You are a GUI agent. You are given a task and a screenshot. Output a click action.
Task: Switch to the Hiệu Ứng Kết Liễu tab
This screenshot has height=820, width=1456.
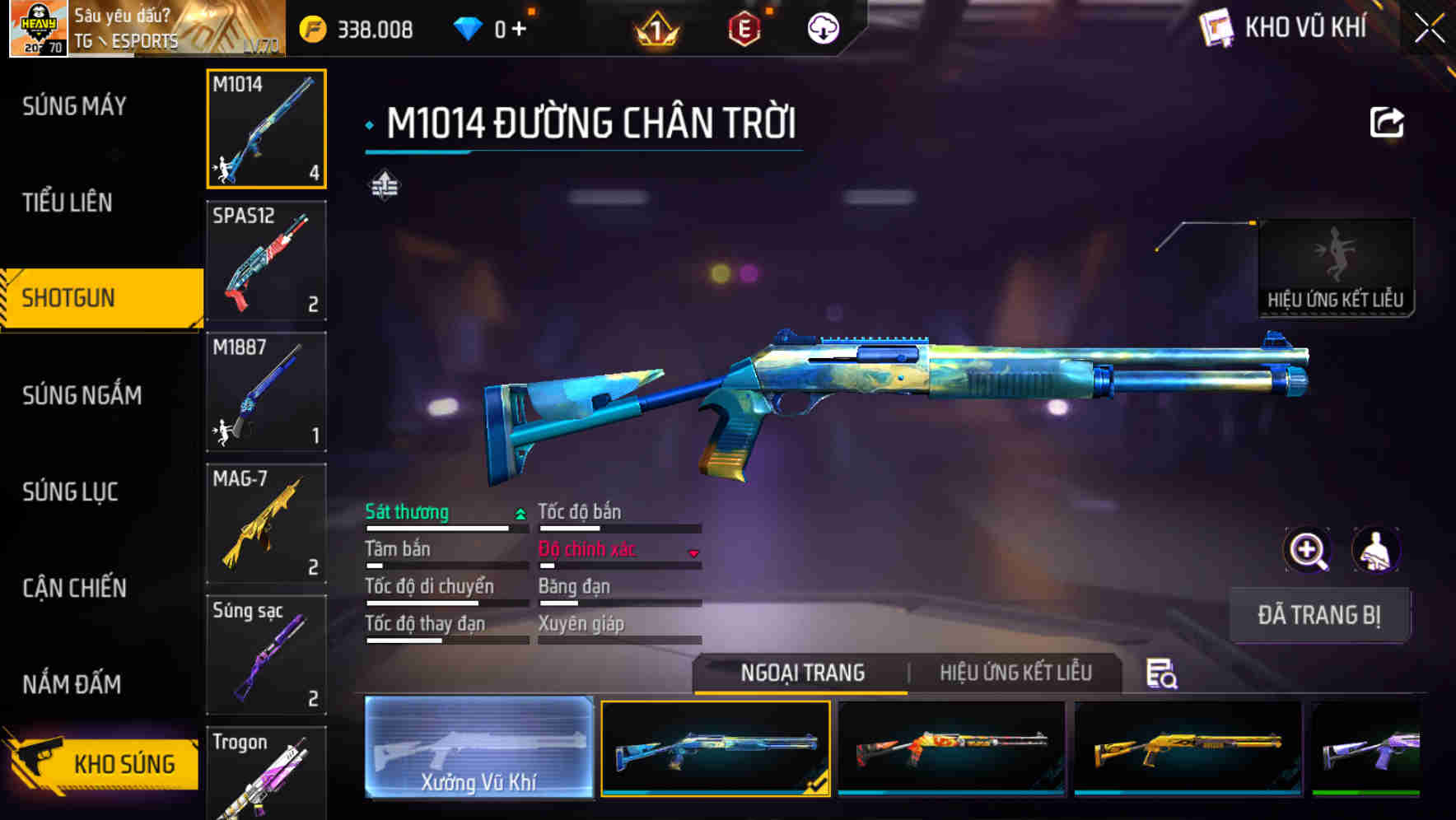[x=1015, y=673]
